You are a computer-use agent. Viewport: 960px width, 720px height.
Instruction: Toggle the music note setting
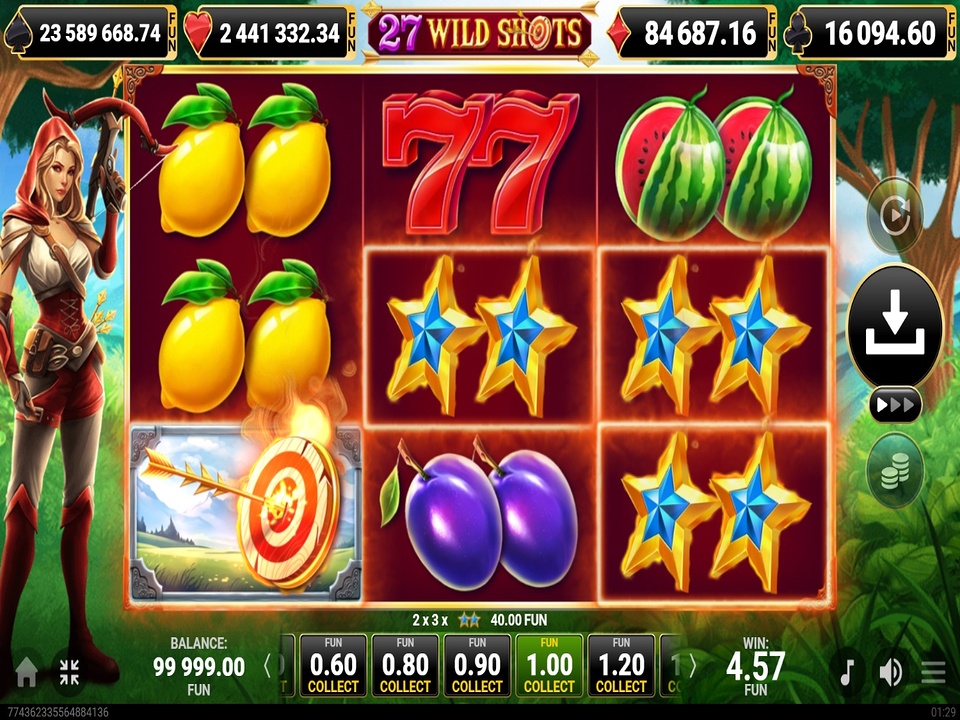(x=846, y=672)
